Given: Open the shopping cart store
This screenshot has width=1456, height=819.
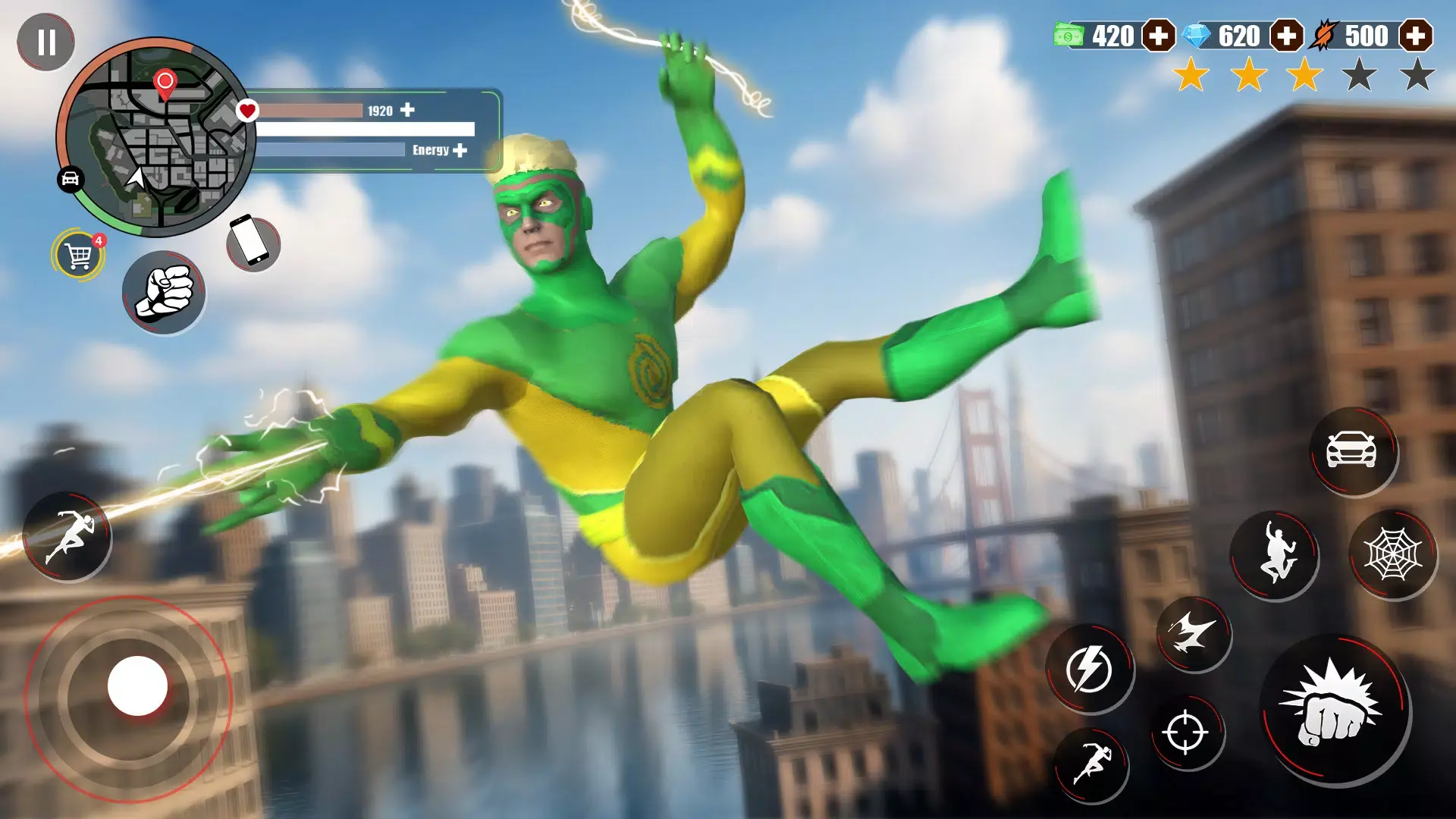Looking at the screenshot, I should 79,256.
